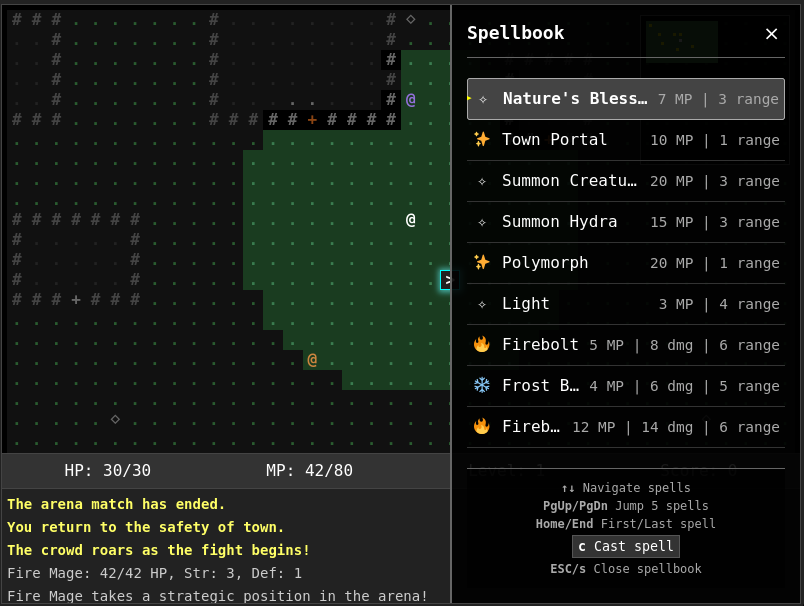Select the Polymorph spell
Screen dimensions: 804x606
[x=626, y=263]
